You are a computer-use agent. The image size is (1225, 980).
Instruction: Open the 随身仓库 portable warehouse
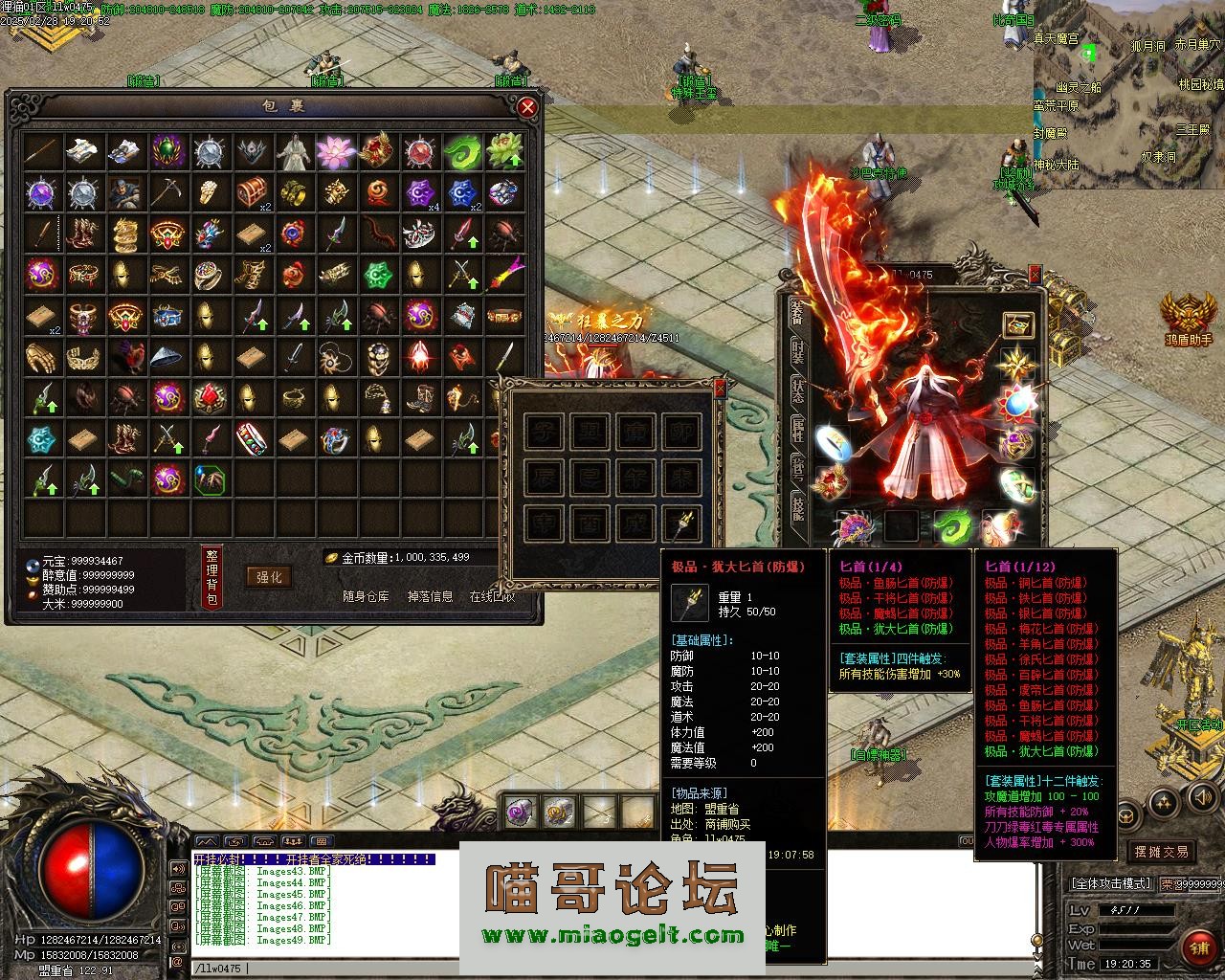[x=367, y=596]
